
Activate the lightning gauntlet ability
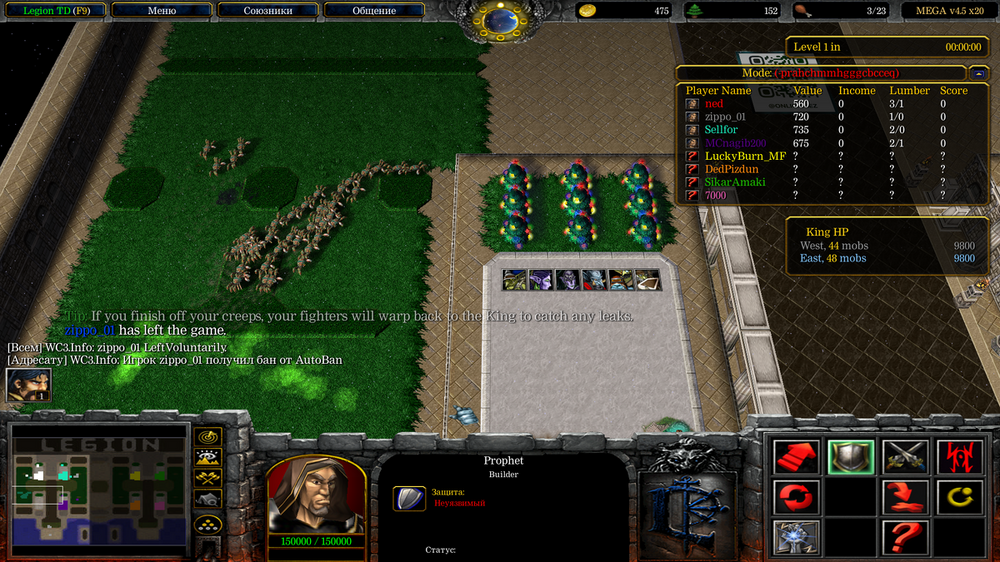[797, 537]
